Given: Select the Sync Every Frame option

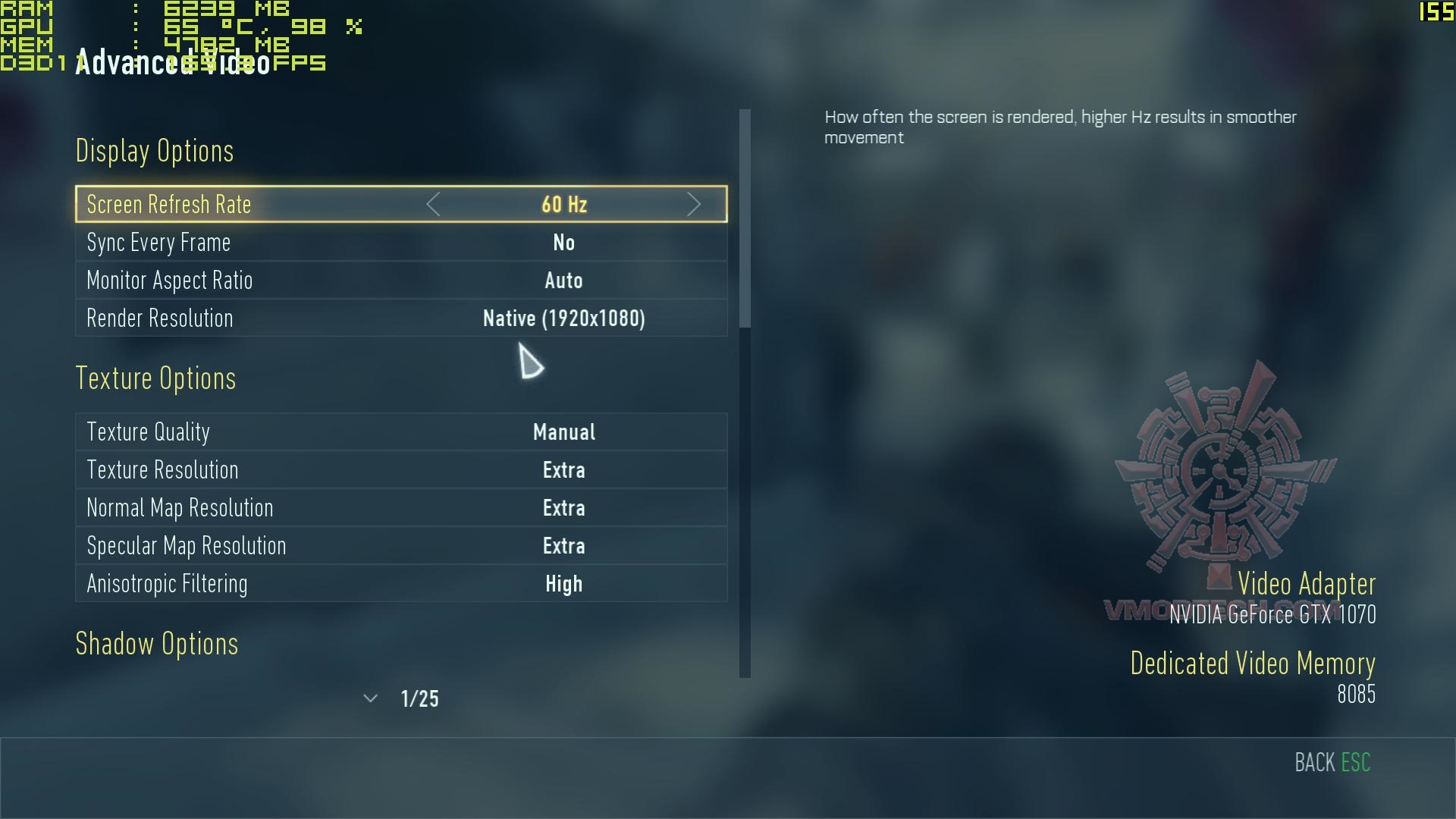Looking at the screenshot, I should (x=401, y=243).
